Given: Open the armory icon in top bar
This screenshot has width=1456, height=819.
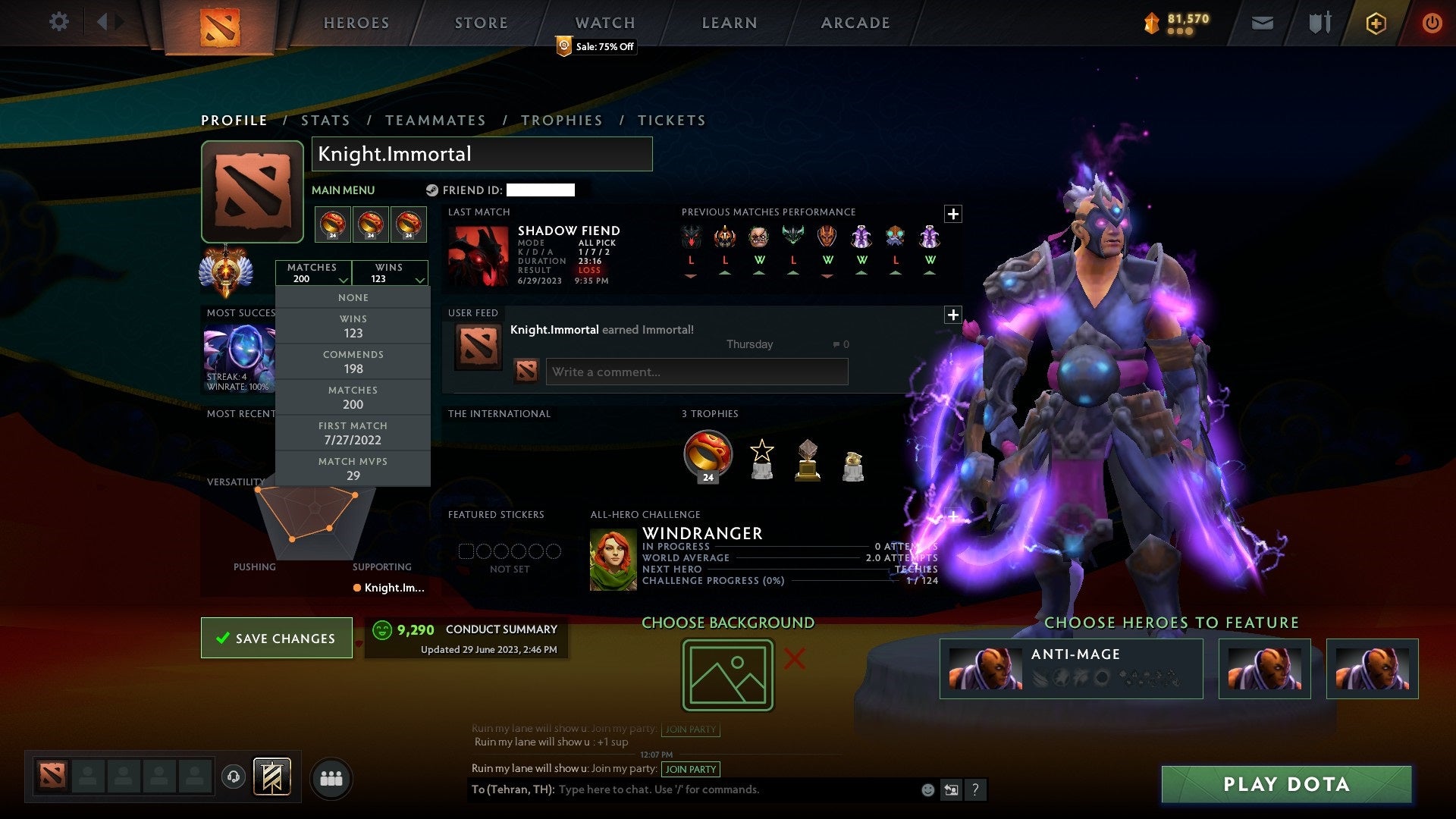Looking at the screenshot, I should pos(1319,23).
